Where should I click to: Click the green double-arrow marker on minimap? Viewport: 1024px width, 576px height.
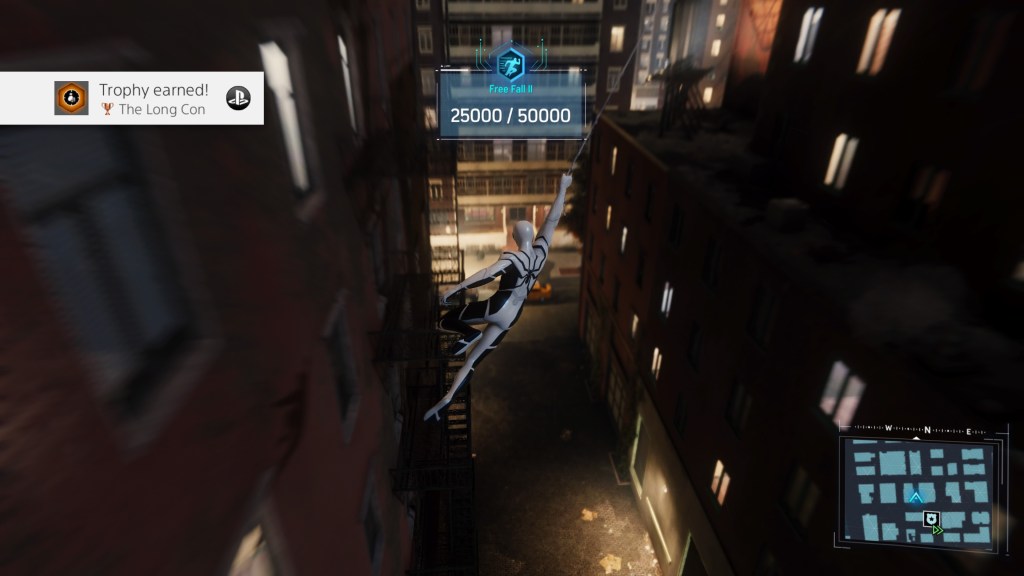coord(938,530)
